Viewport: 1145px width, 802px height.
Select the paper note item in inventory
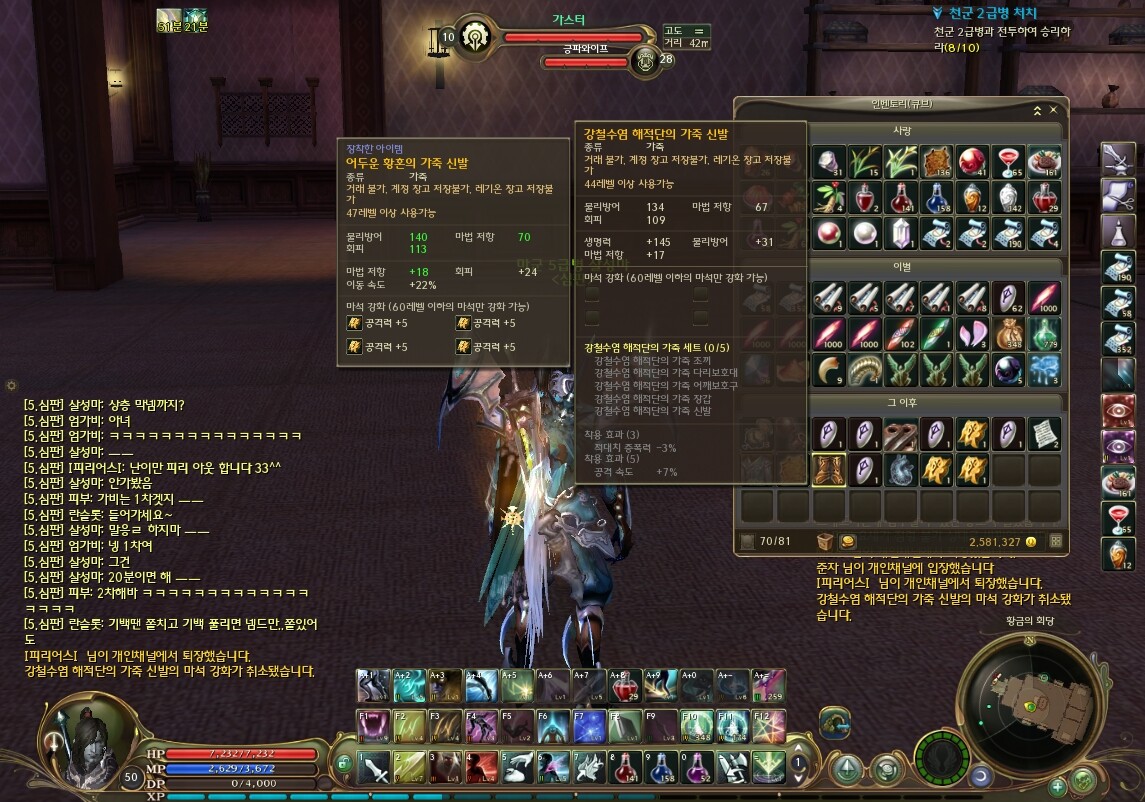[x=1044, y=433]
